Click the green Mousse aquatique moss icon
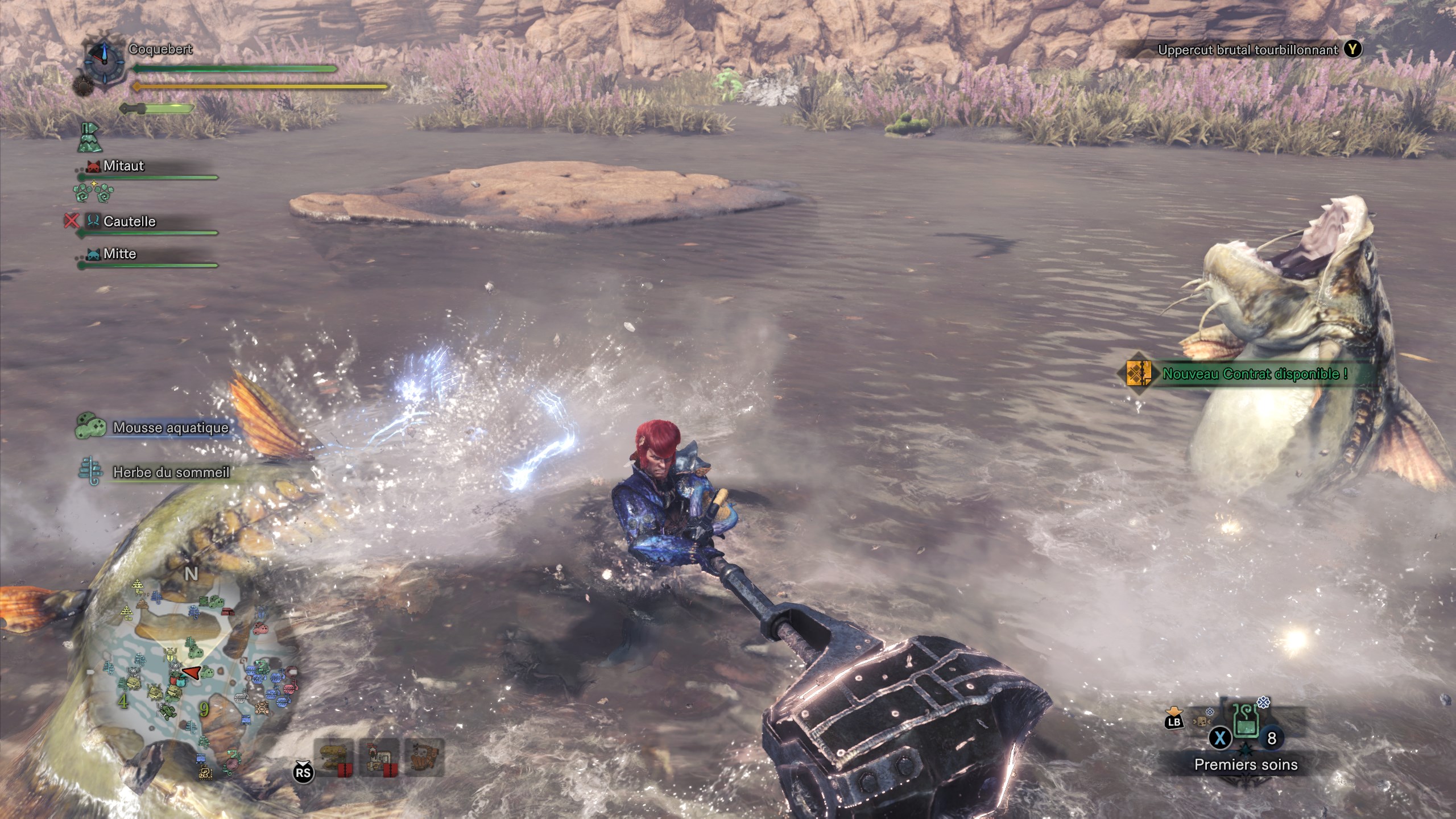 click(91, 426)
